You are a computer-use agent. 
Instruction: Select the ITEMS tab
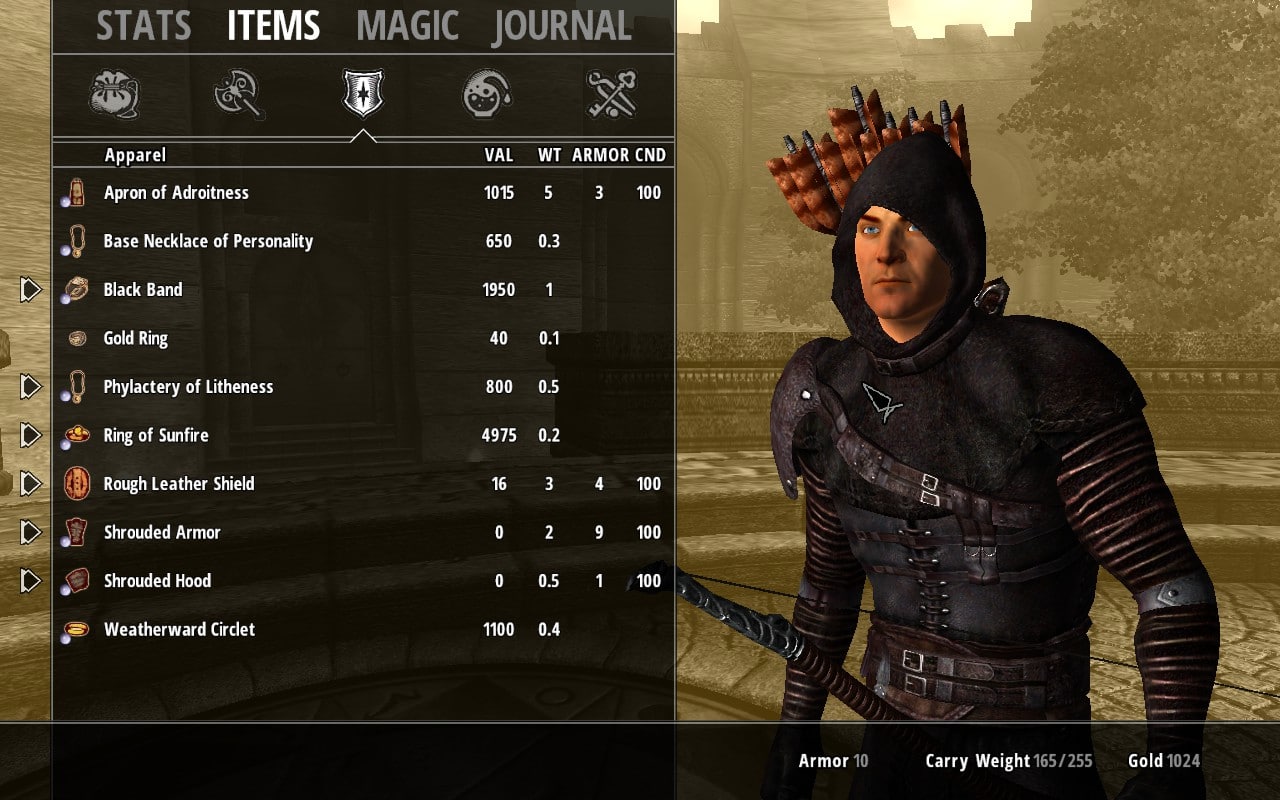point(273,26)
